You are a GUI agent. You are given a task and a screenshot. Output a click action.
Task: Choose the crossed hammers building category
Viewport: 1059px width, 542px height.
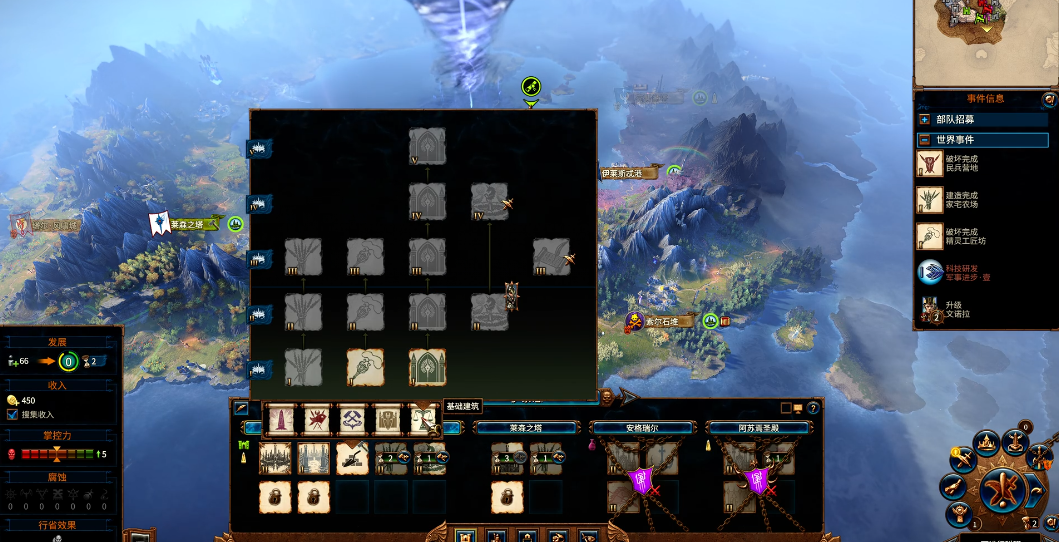pos(353,420)
